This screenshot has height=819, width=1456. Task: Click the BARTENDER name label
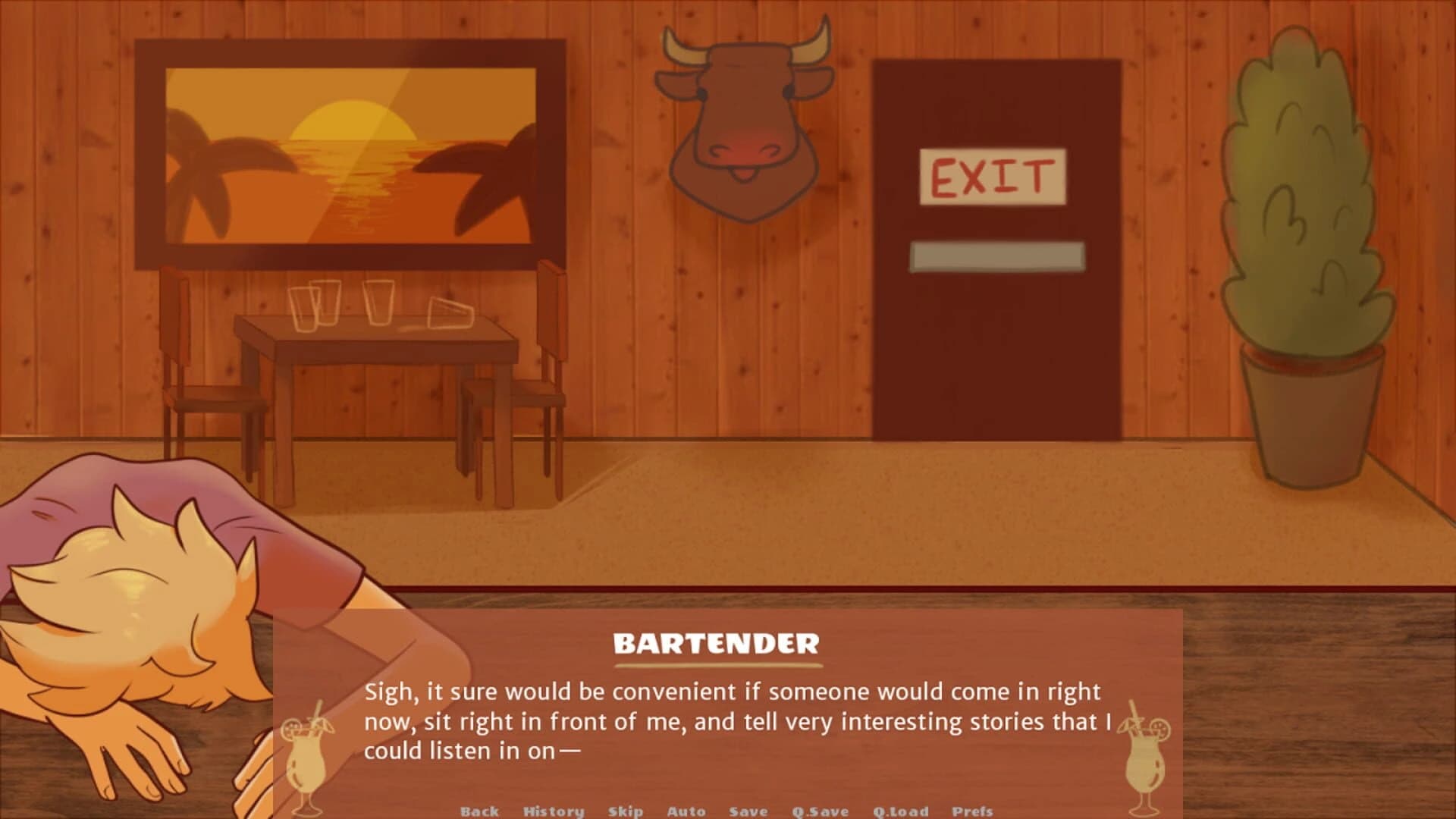click(x=717, y=642)
